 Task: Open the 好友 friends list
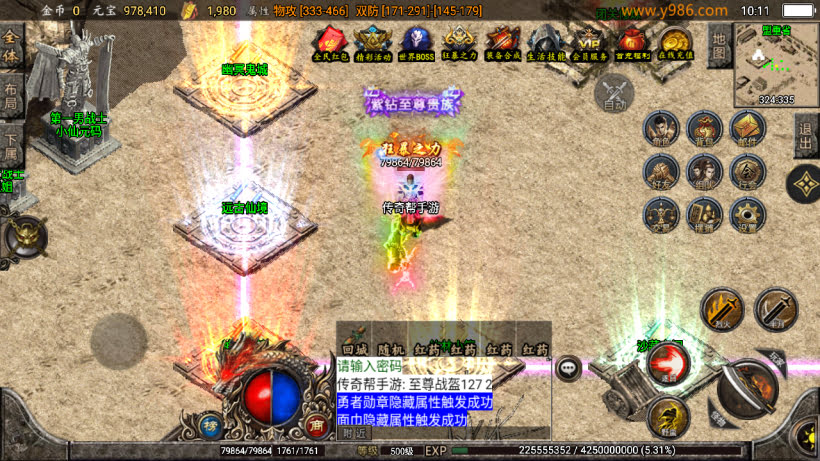point(658,172)
